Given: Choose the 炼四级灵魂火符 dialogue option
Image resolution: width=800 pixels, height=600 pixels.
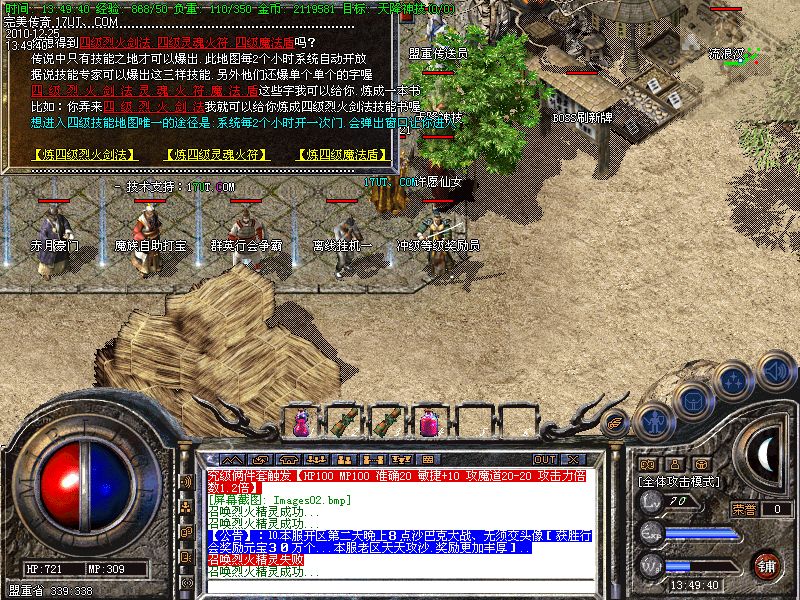Looking at the screenshot, I should [x=209, y=154].
